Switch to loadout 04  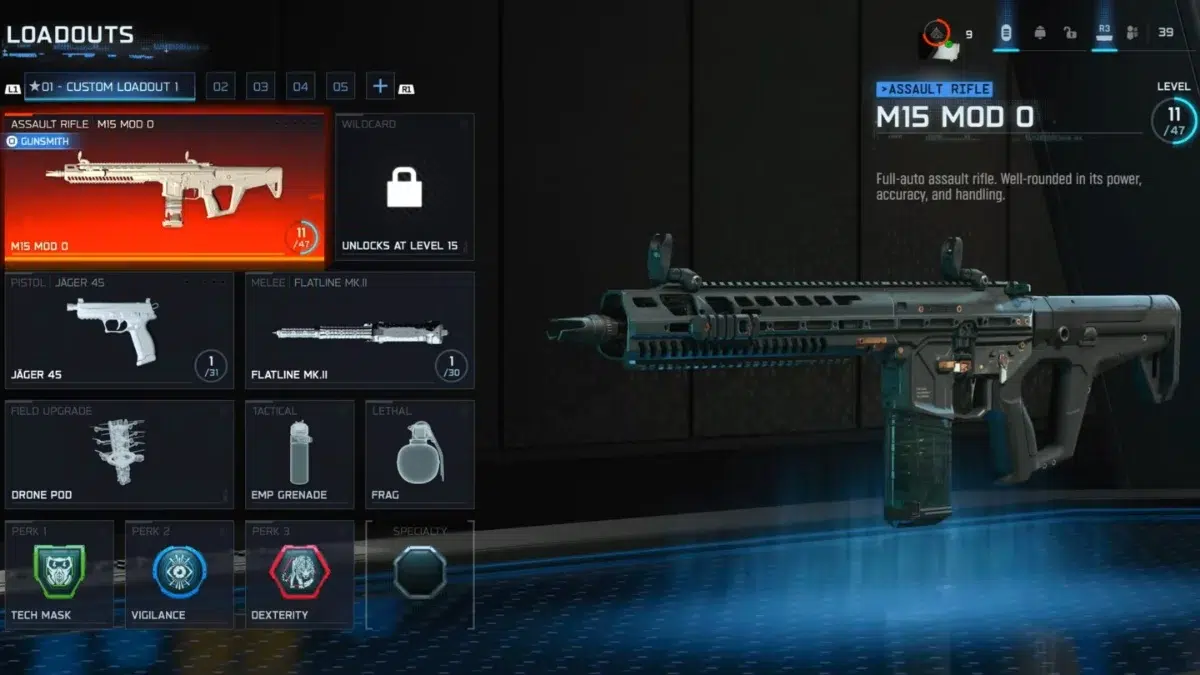[x=301, y=87]
